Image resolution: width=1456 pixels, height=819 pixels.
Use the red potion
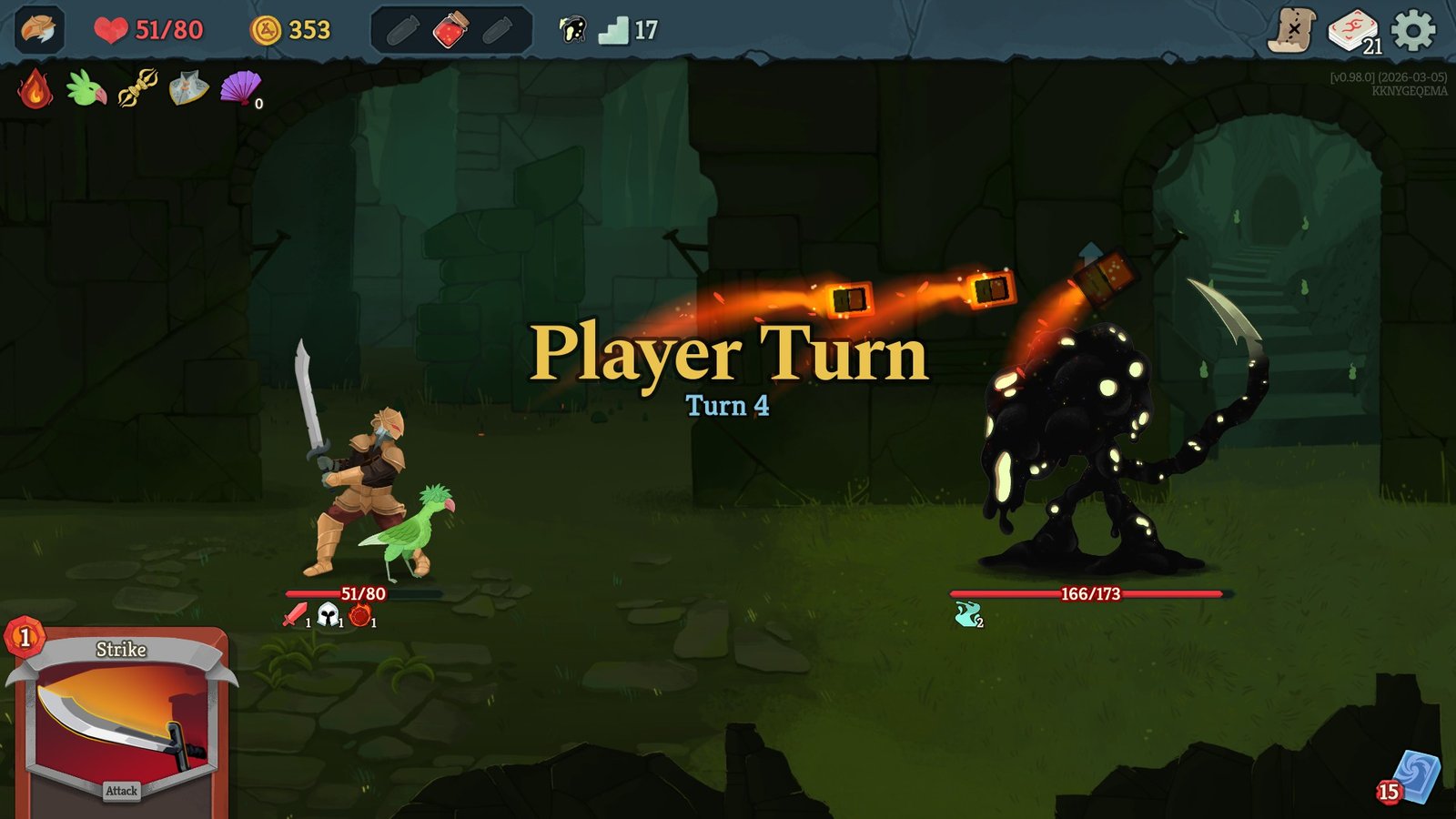(450, 31)
